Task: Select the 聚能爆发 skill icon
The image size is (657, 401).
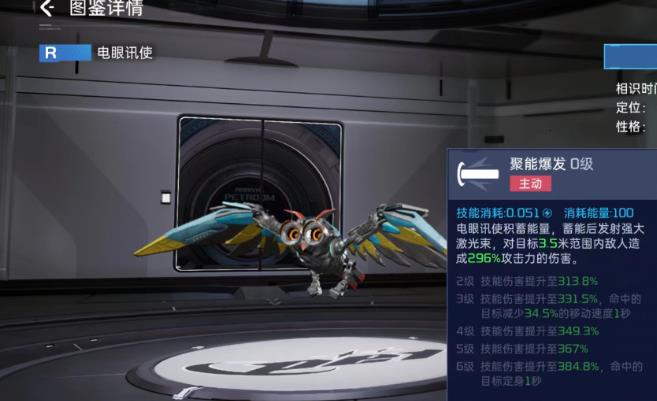Action: click(x=477, y=175)
